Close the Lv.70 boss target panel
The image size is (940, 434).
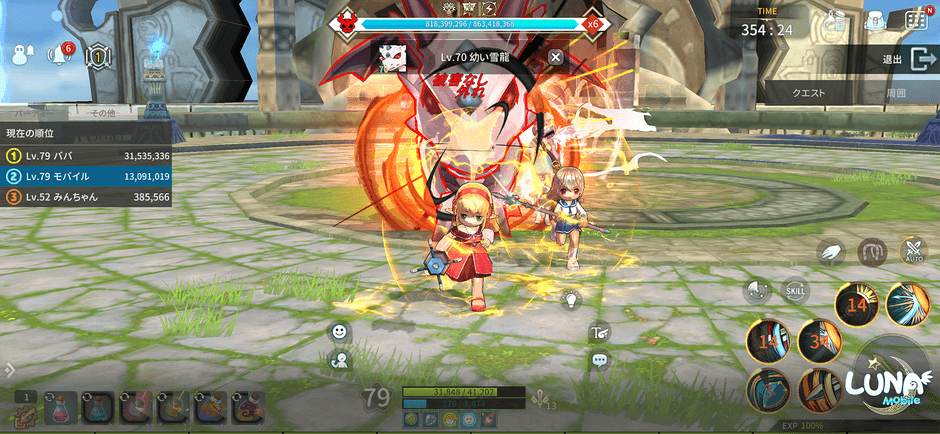pyautogui.click(x=556, y=57)
